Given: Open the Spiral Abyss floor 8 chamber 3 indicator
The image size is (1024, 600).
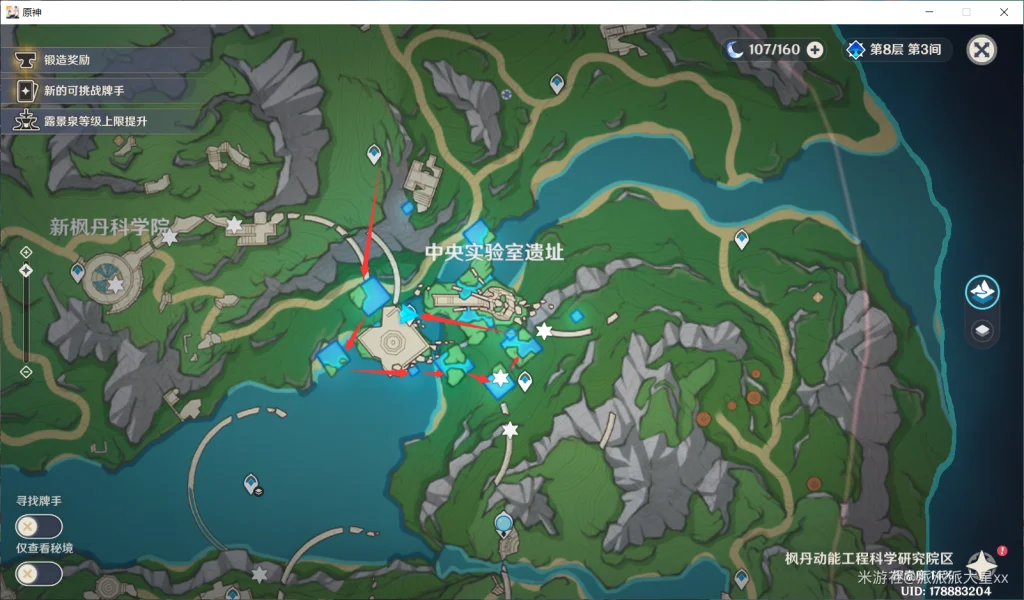Looking at the screenshot, I should click(x=896, y=50).
